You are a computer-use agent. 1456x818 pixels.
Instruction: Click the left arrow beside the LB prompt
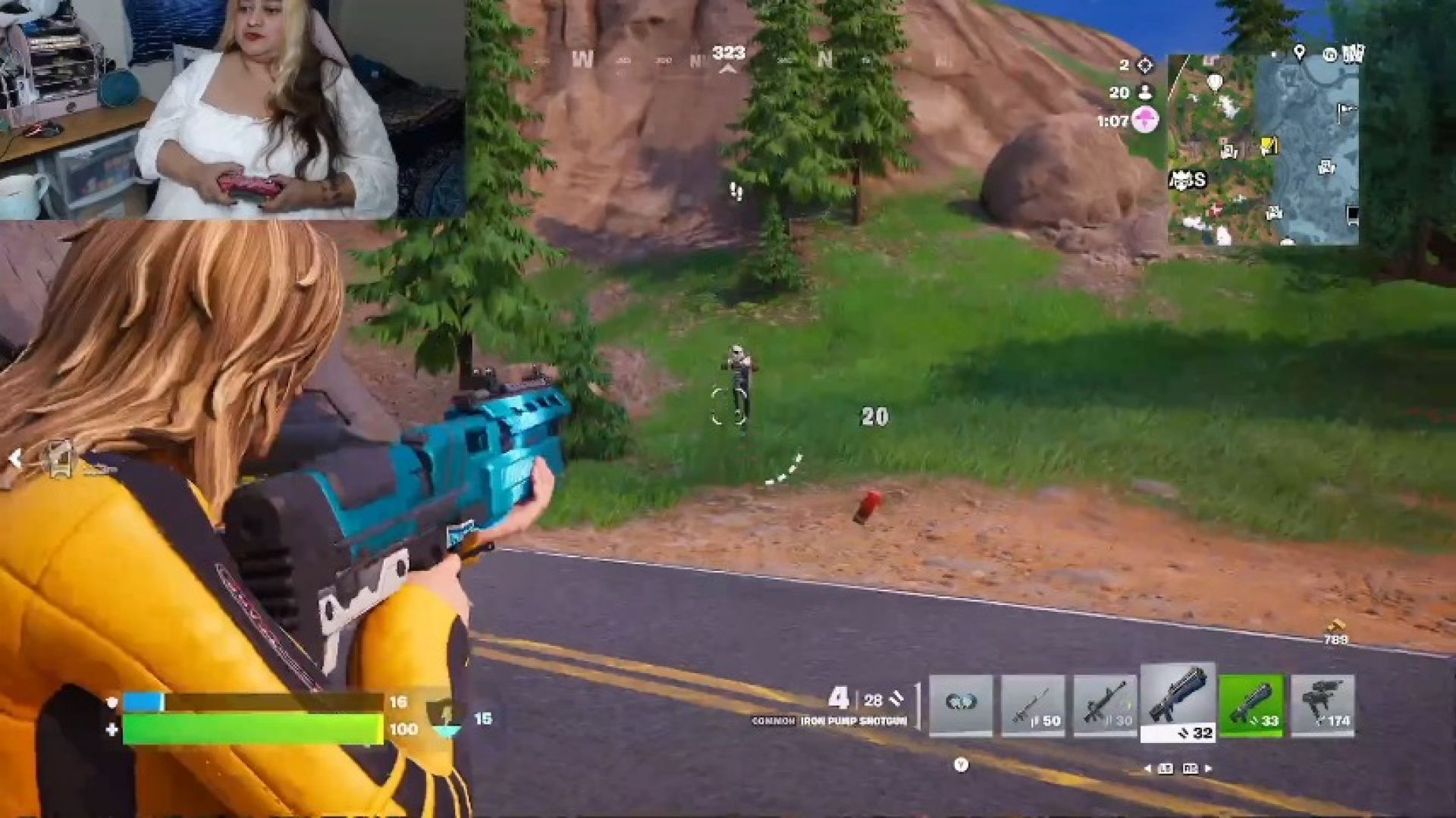[1147, 769]
